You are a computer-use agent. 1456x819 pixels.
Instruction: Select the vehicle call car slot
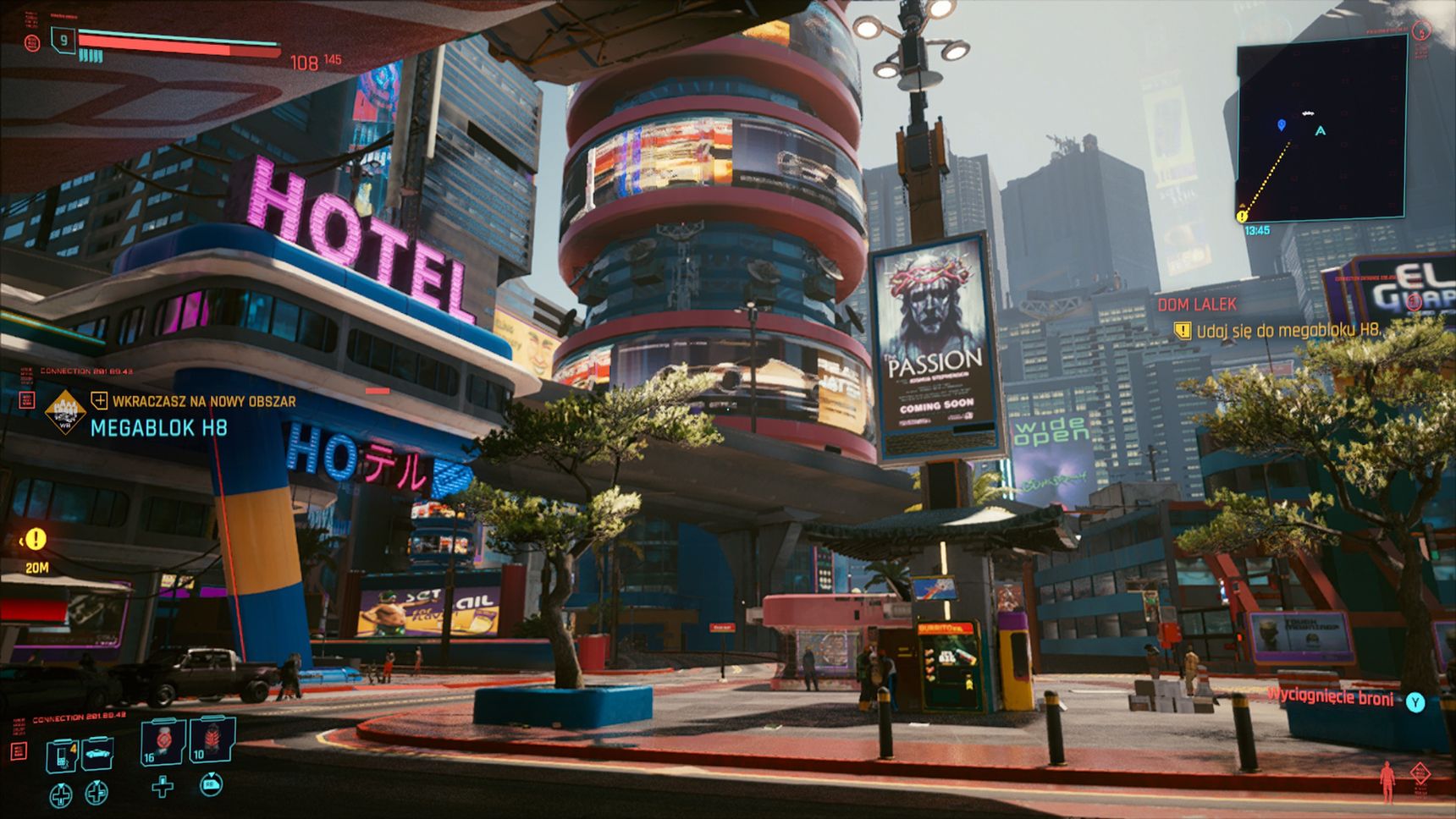click(x=97, y=754)
